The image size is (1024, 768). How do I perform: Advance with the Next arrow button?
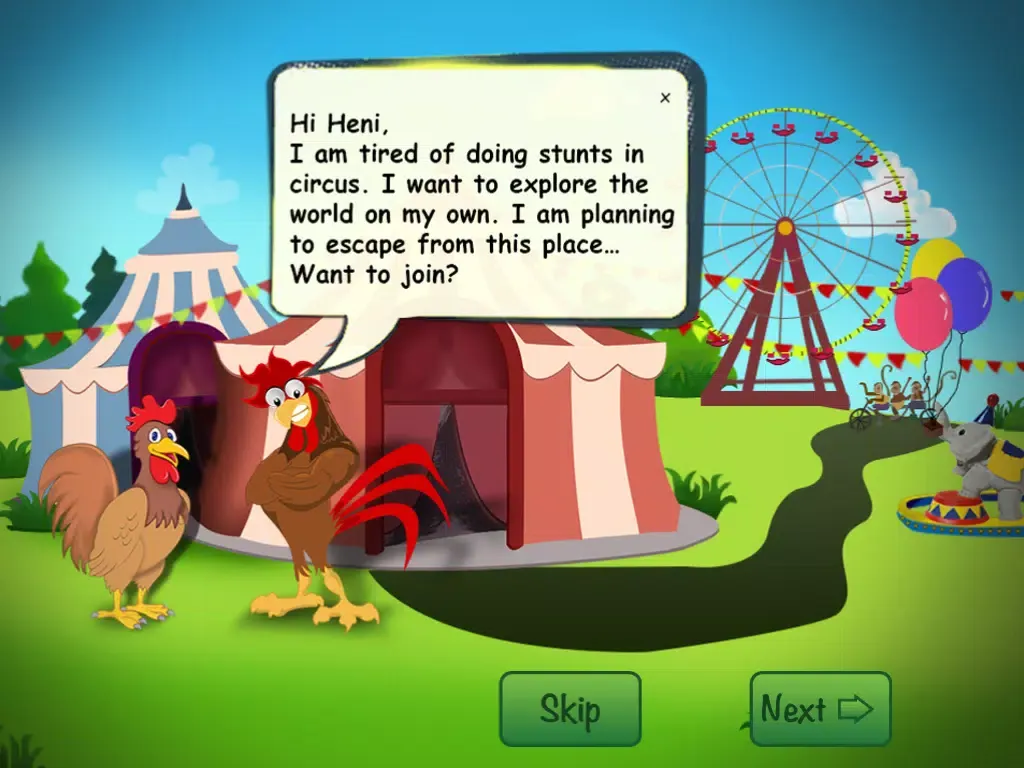(x=820, y=709)
